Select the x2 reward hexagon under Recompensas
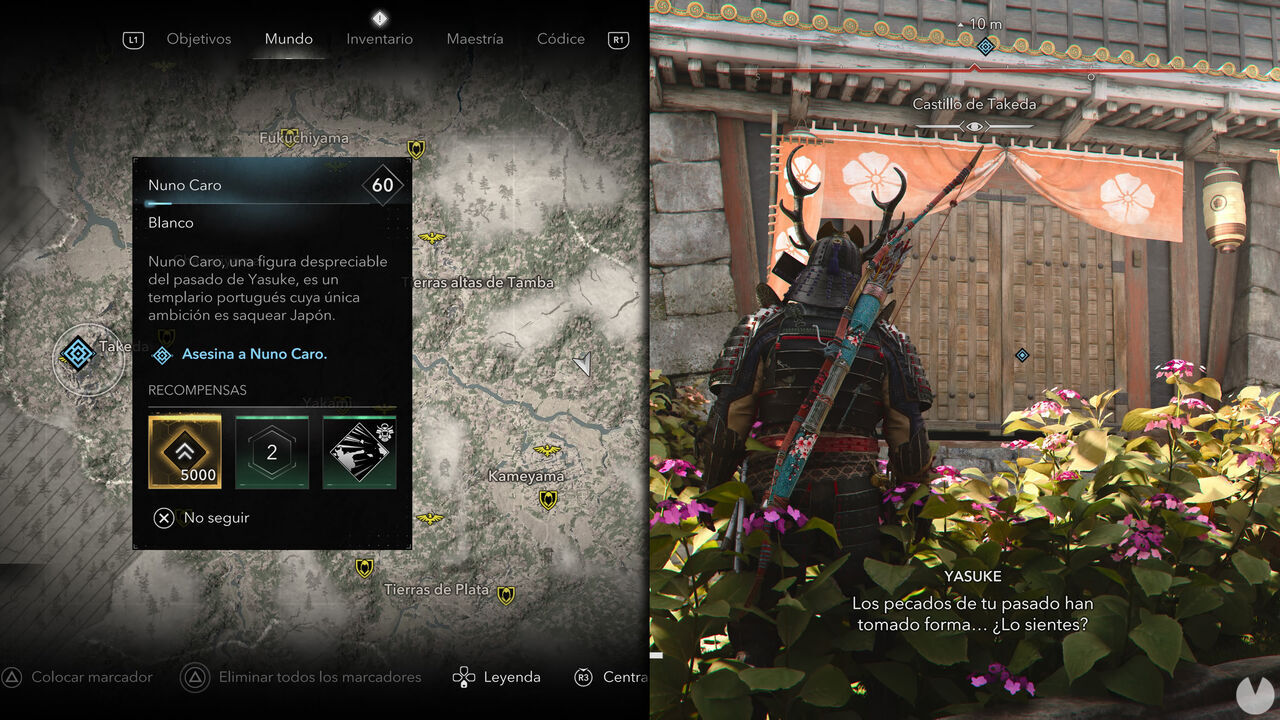Screen dimensions: 1280x720 [x=272, y=452]
